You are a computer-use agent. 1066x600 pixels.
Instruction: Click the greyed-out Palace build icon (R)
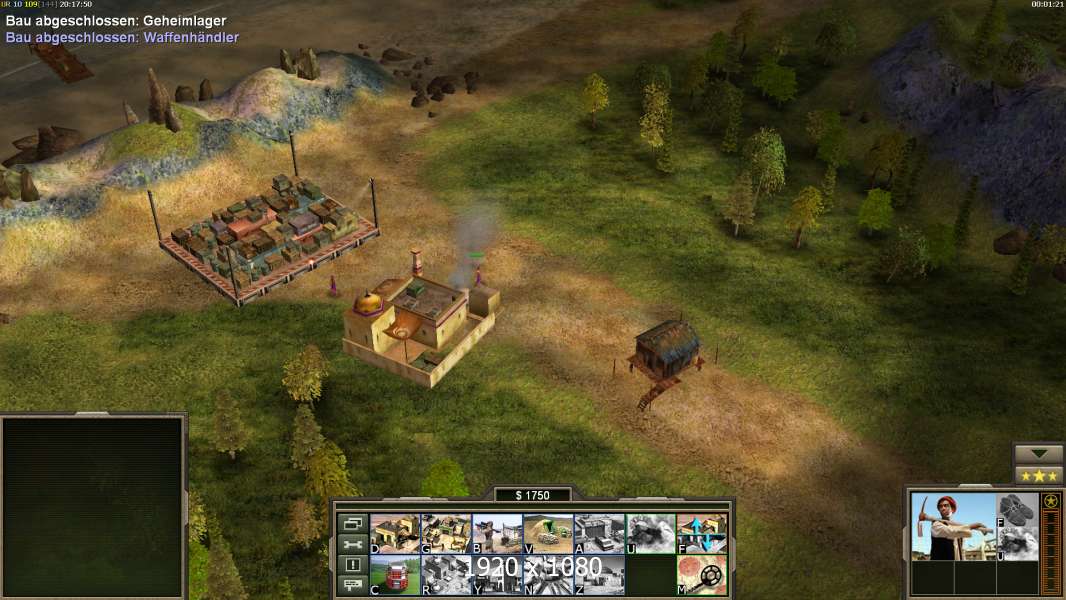(446, 574)
